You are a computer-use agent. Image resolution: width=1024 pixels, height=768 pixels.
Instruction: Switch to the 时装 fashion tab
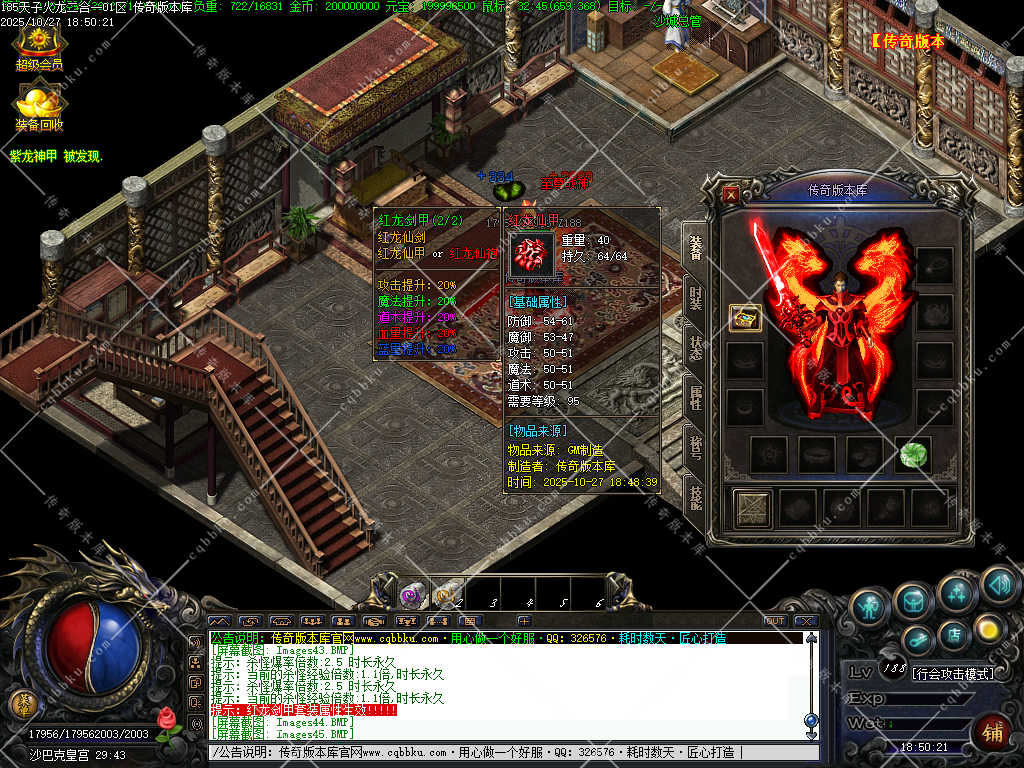[x=694, y=297]
